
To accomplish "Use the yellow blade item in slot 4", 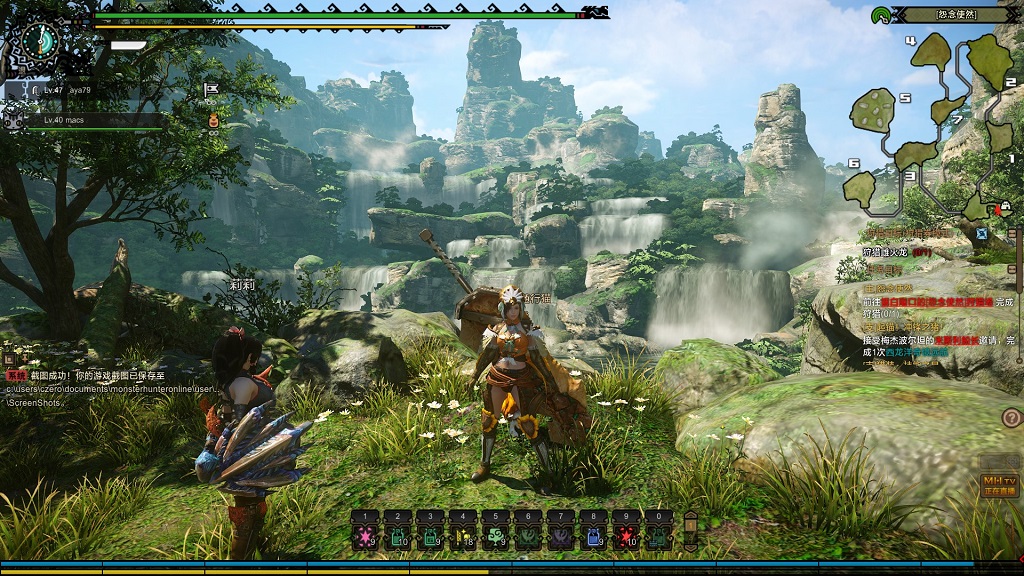I will point(462,537).
